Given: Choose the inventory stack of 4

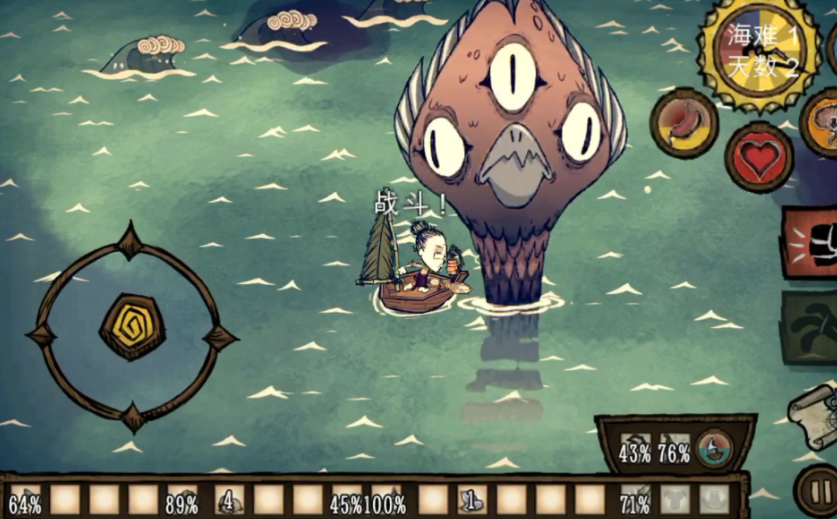Looking at the screenshot, I should pos(229,500).
